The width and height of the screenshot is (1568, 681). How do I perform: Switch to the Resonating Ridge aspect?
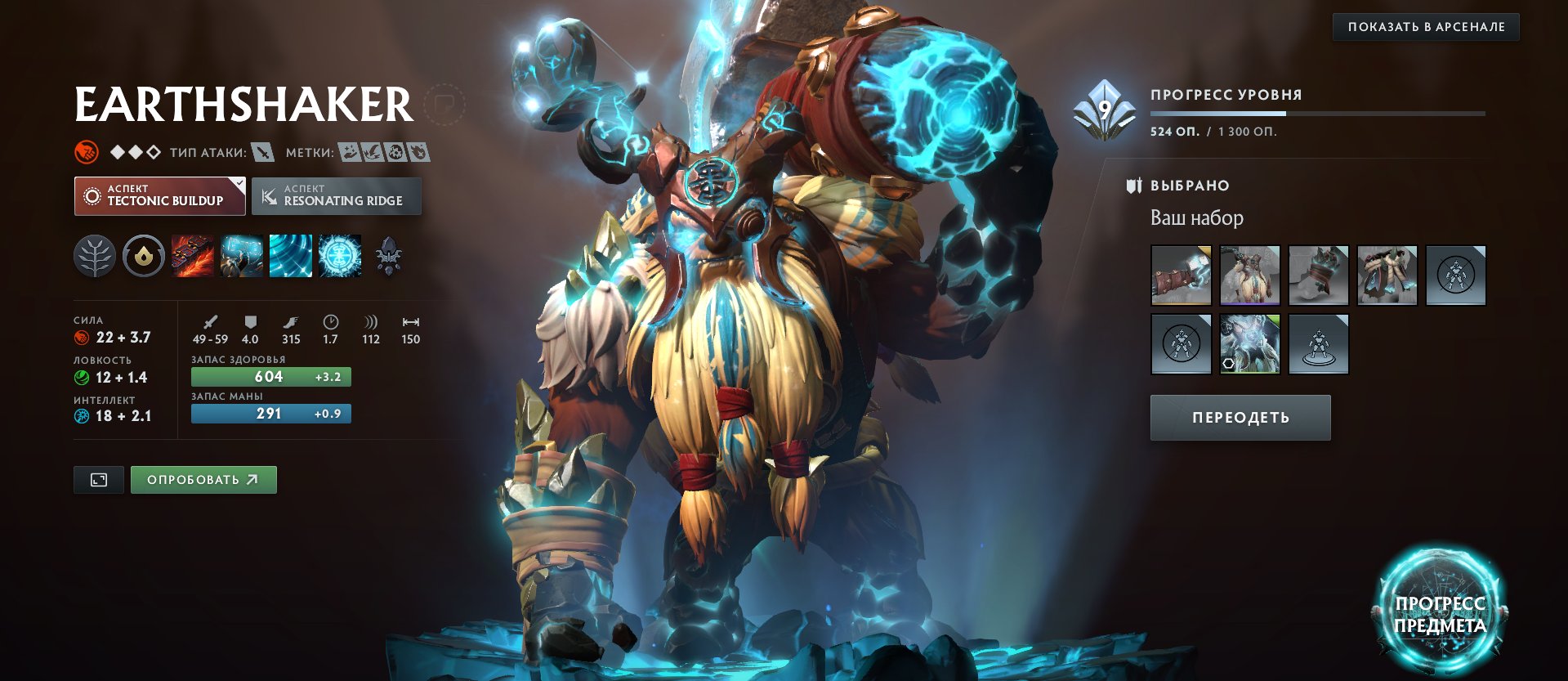tap(335, 195)
